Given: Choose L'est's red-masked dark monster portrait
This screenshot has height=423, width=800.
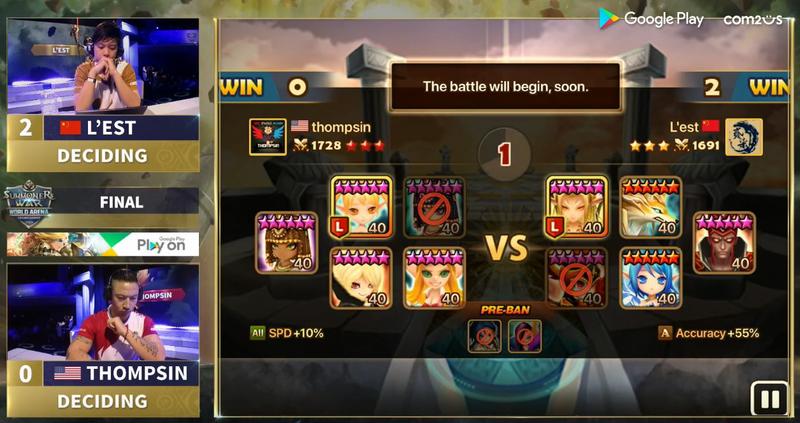Looking at the screenshot, I should tap(724, 243).
